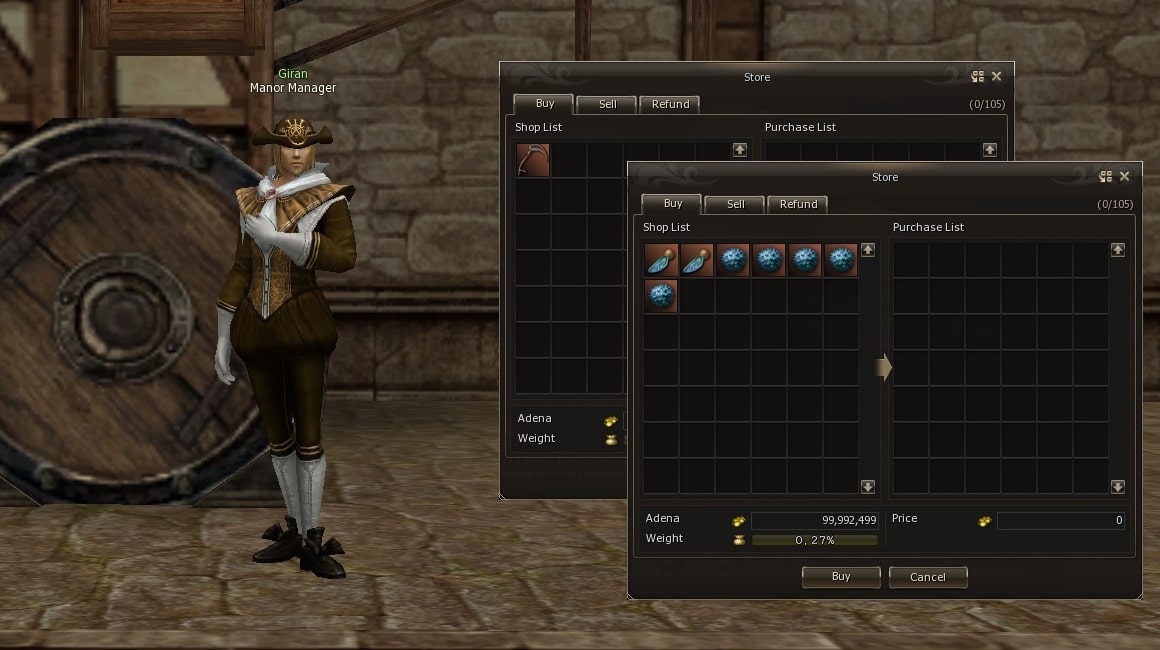Image resolution: width=1160 pixels, height=650 pixels.
Task: Switch to the Sell tab in the rear Store window
Action: coord(607,104)
